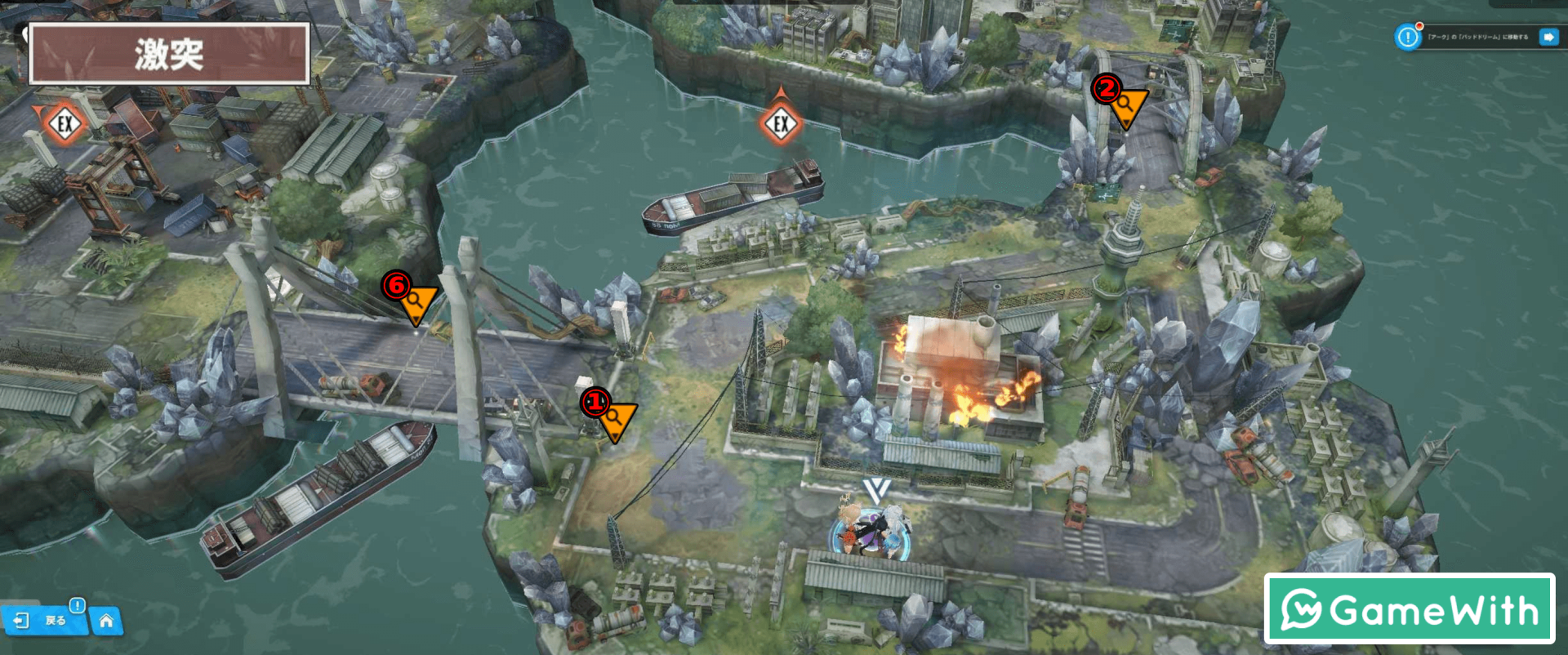1568x655 pixels.
Task: Select the magnifier marker labeled 2
Action: point(1128,105)
